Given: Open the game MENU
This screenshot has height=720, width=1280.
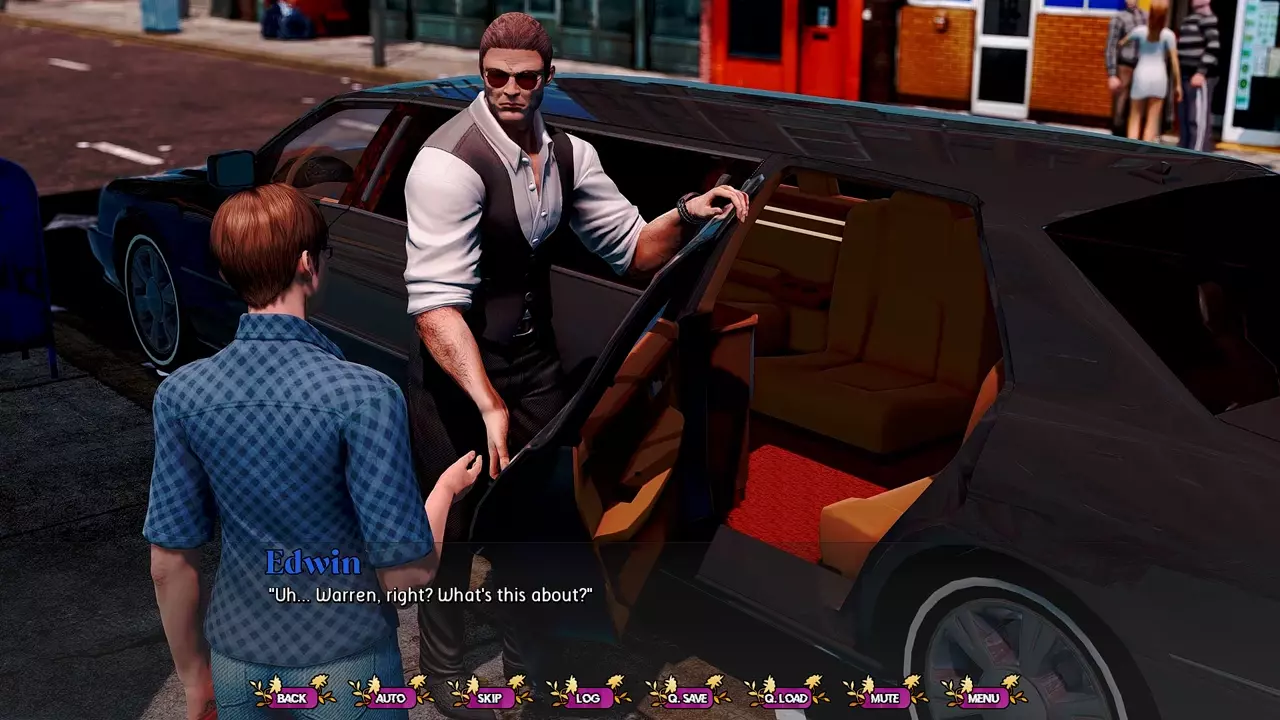Looking at the screenshot, I should (x=983, y=697).
